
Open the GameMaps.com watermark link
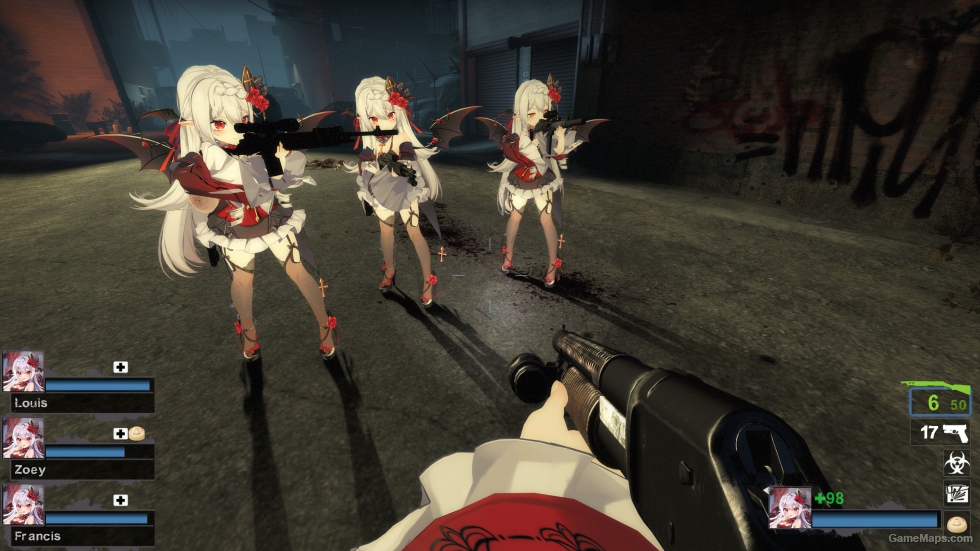pyautogui.click(x=929, y=540)
